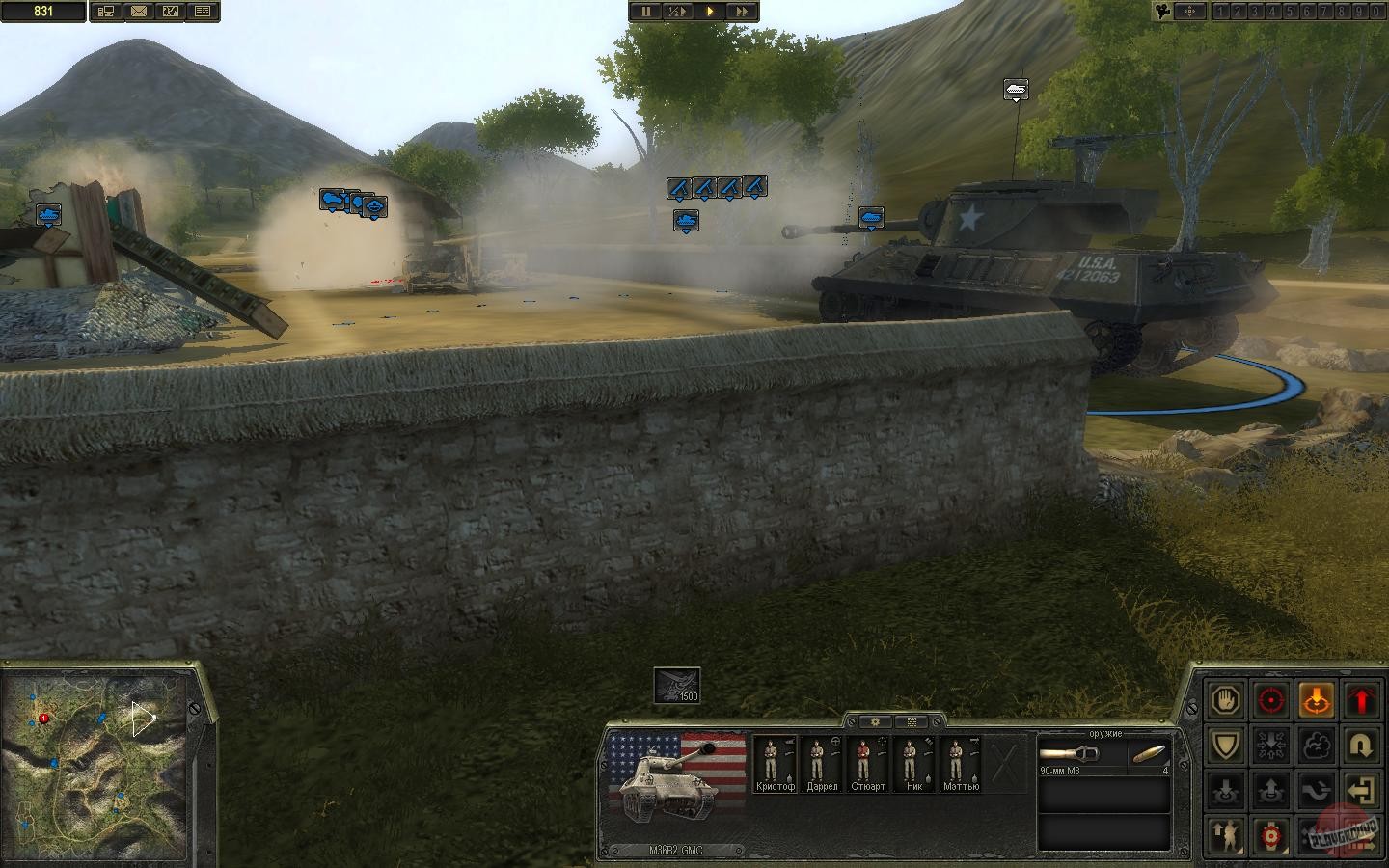Select crew member Стюарт in the unit panel
This screenshot has height=868, width=1389.
867,762
